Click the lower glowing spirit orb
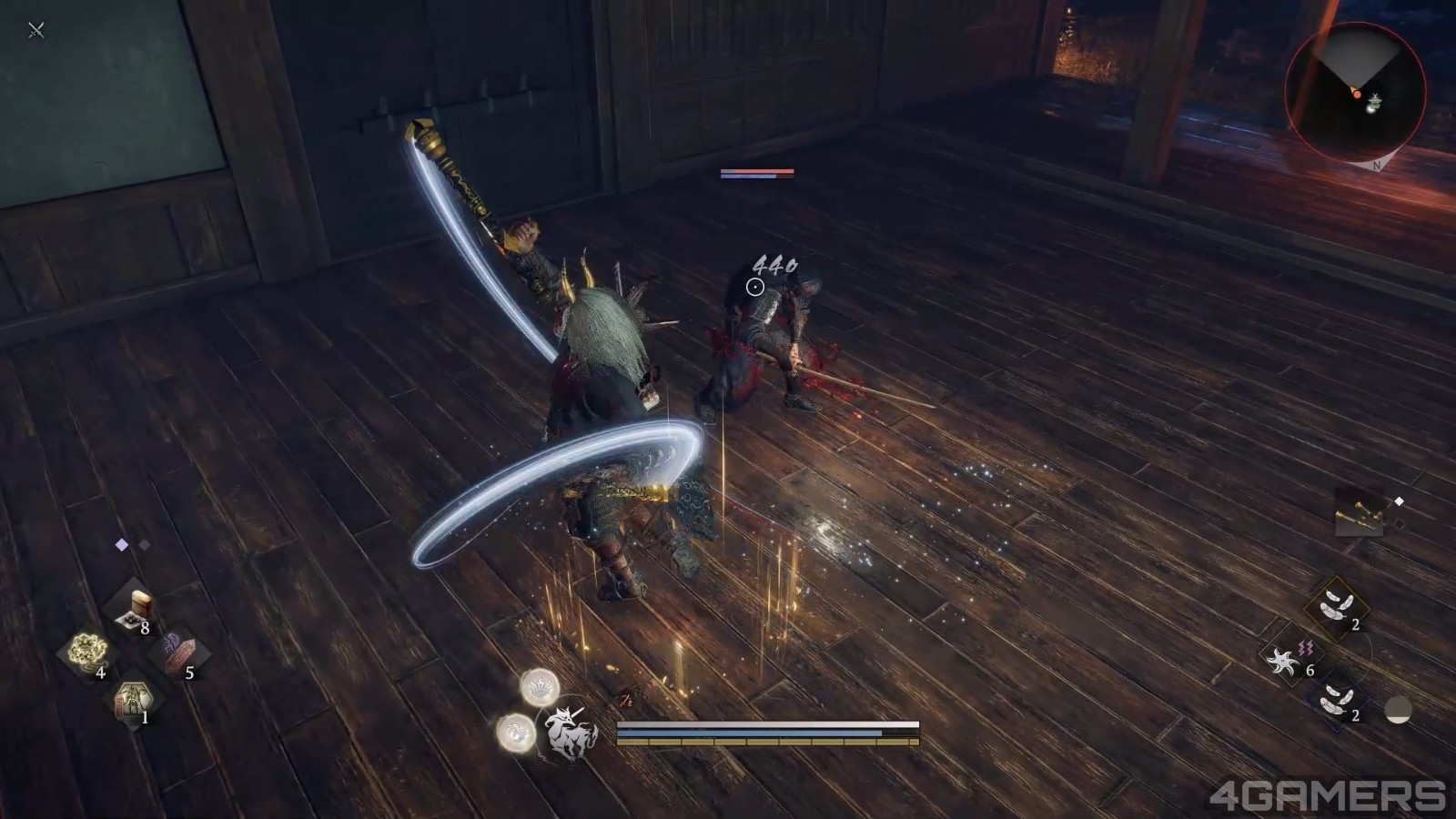Image resolution: width=1456 pixels, height=819 pixels. pos(515,732)
